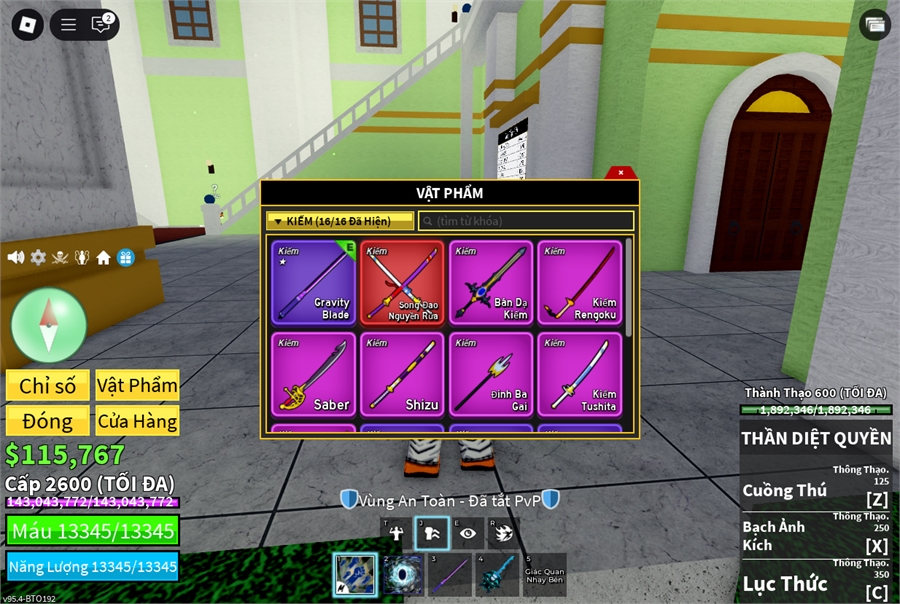Choose the Shizu sword
The image size is (900, 604).
click(x=402, y=374)
